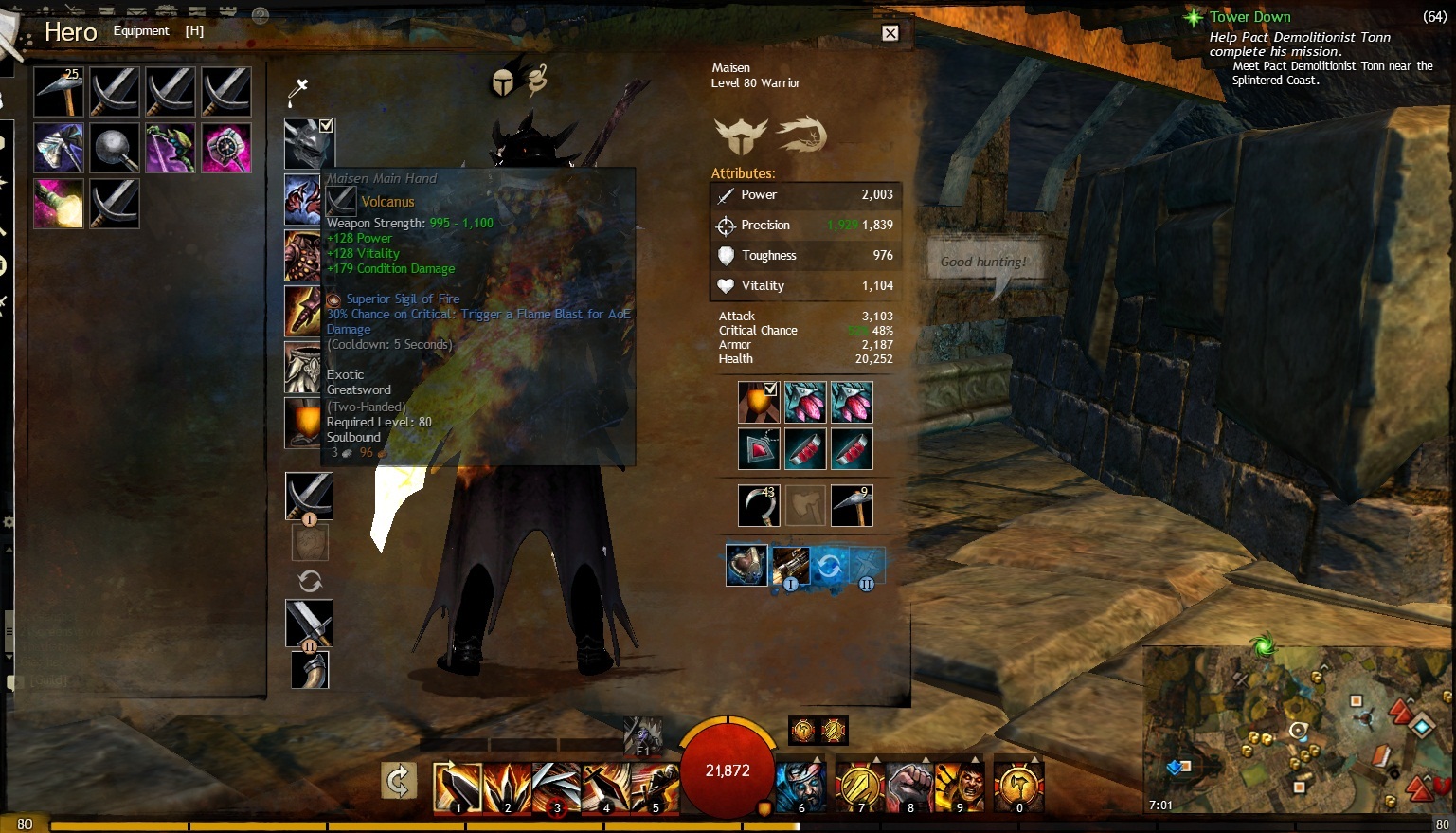Toggle the helmet visibility checkbox
Viewport: 1456px width, 833px height.
point(326,125)
